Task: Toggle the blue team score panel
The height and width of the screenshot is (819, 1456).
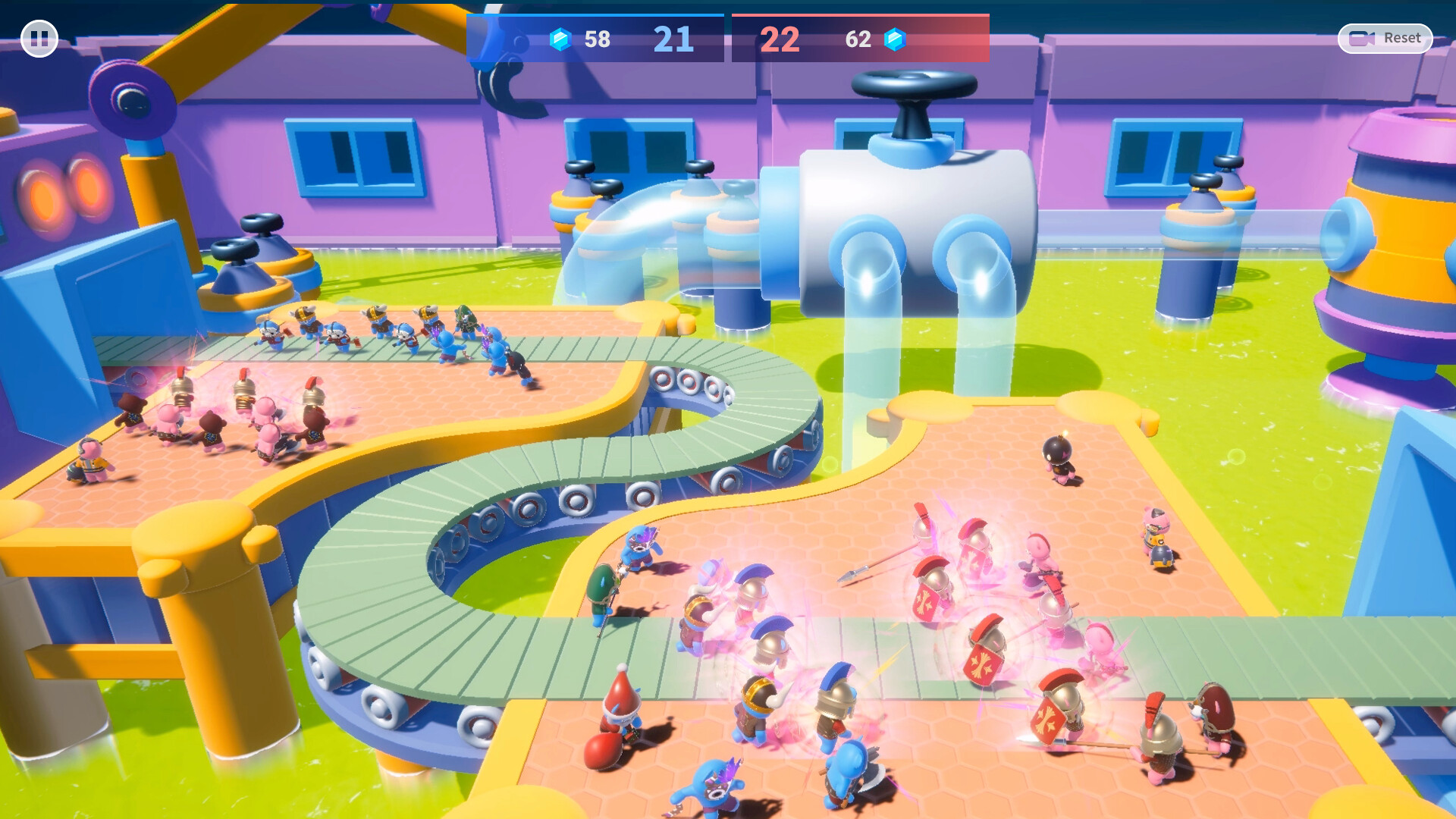Action: pyautogui.click(x=595, y=39)
